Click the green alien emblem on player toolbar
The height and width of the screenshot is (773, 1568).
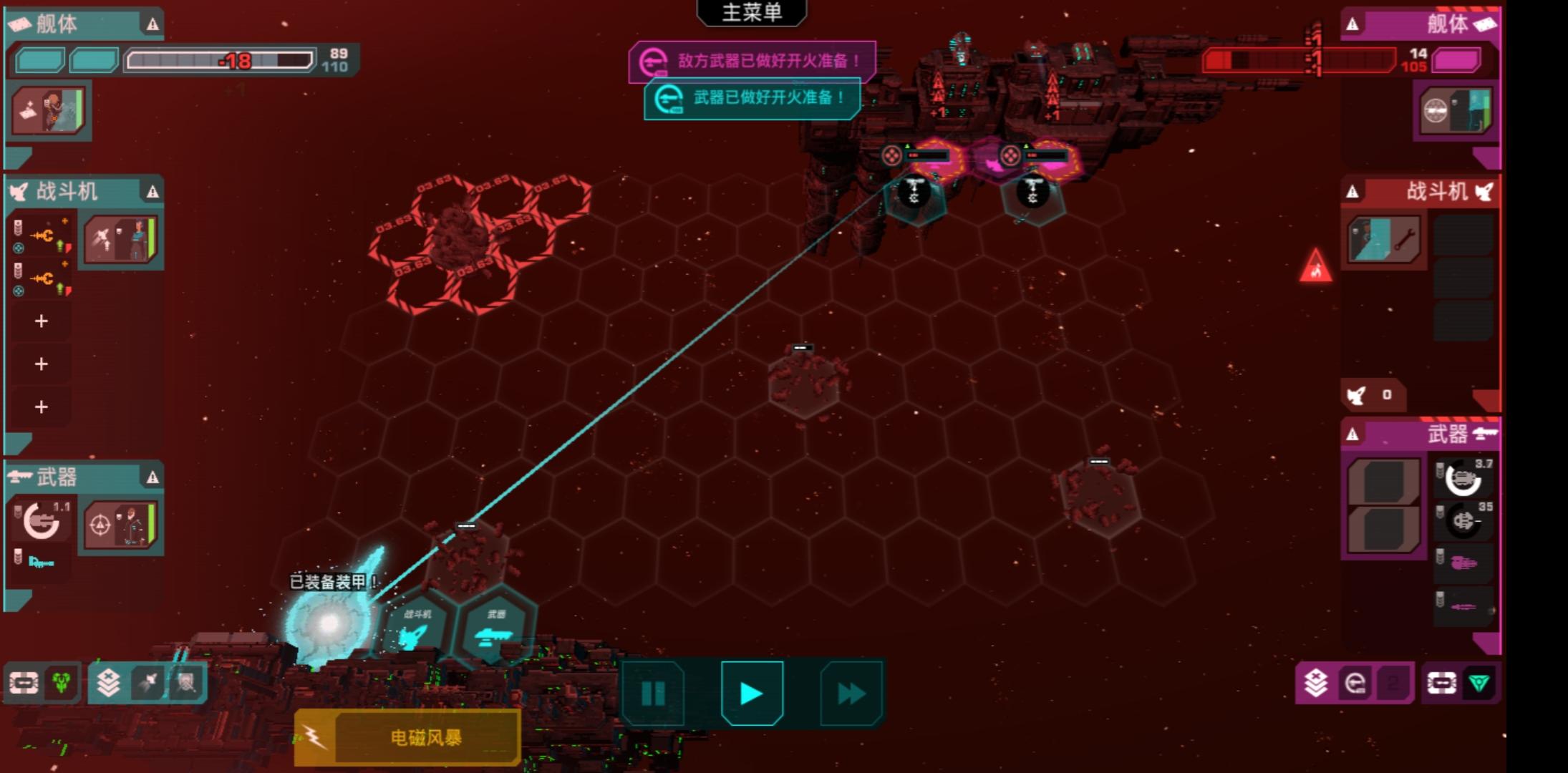coord(62,683)
